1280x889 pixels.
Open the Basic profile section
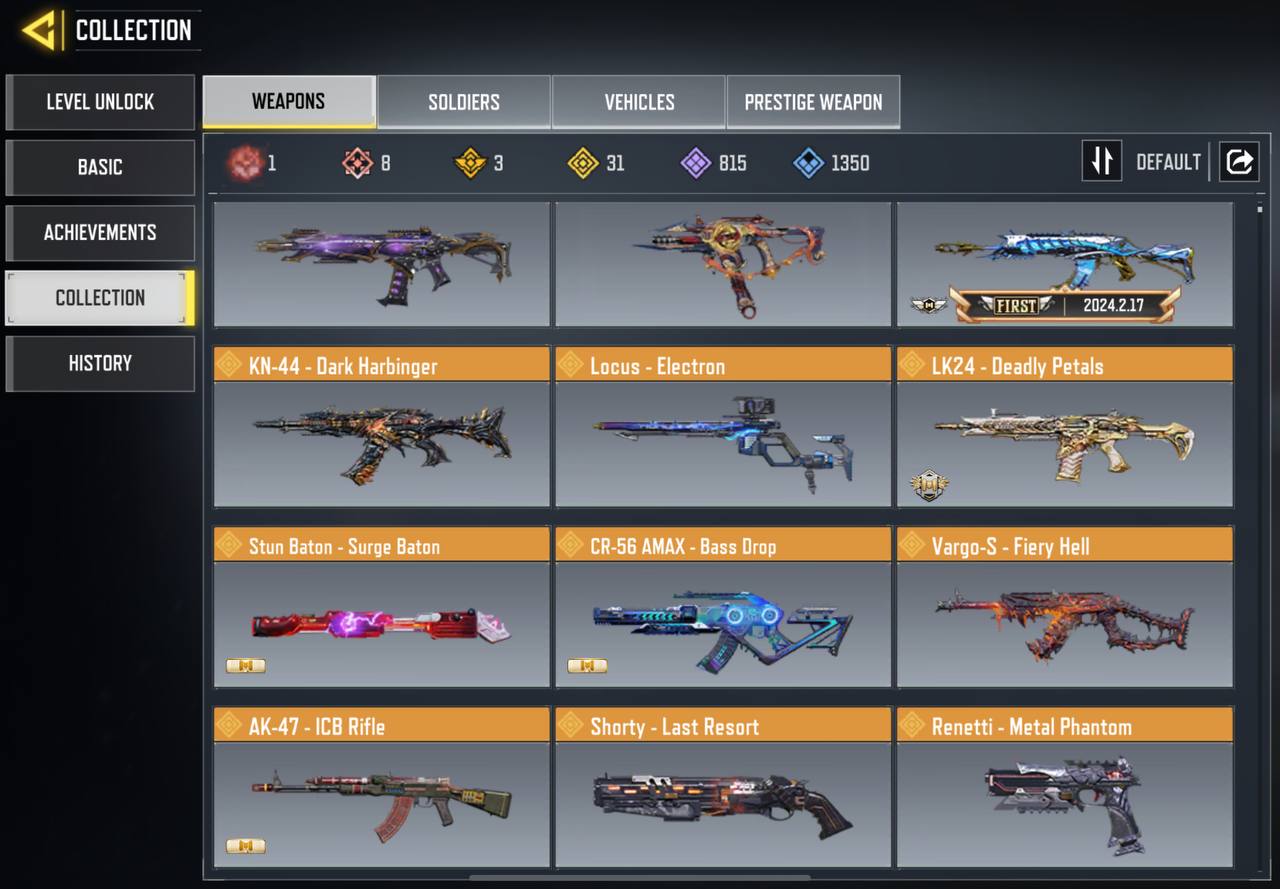pos(100,167)
